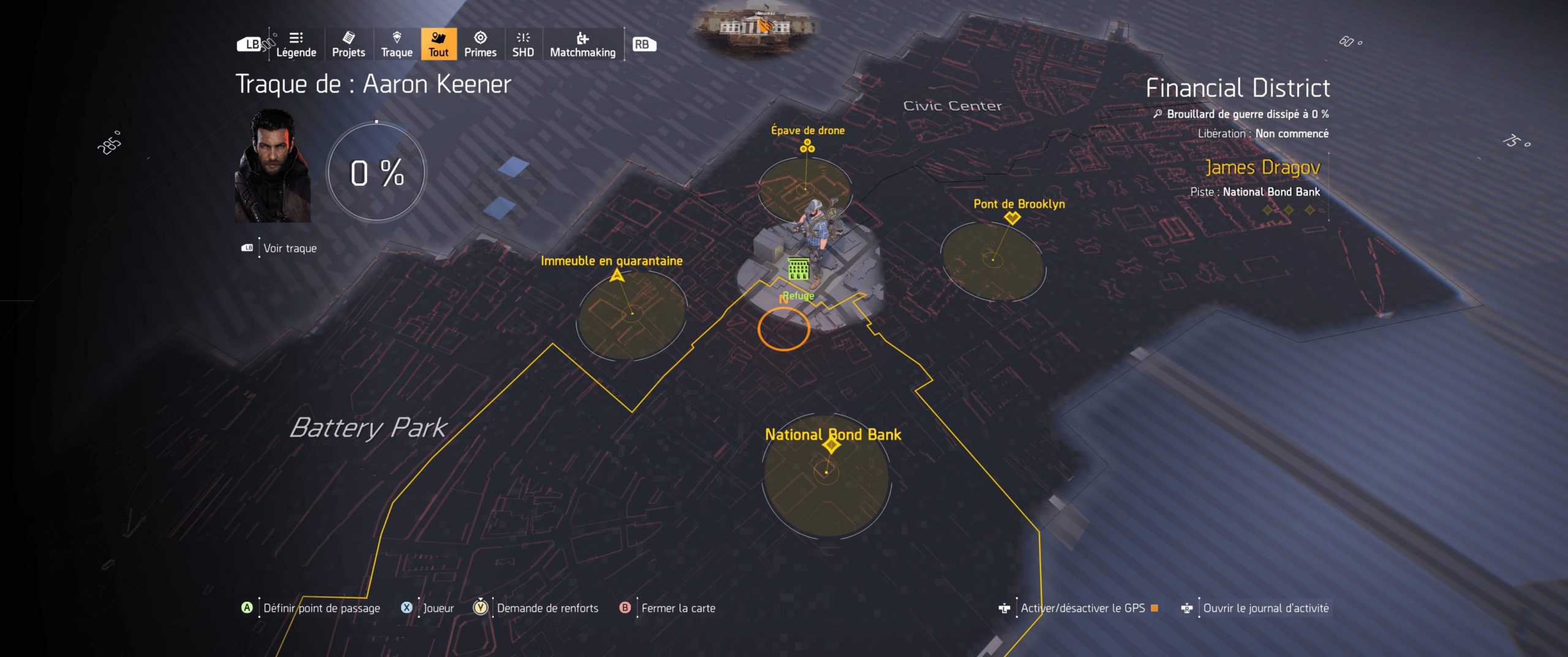Open the journal d'activité

(1264, 608)
